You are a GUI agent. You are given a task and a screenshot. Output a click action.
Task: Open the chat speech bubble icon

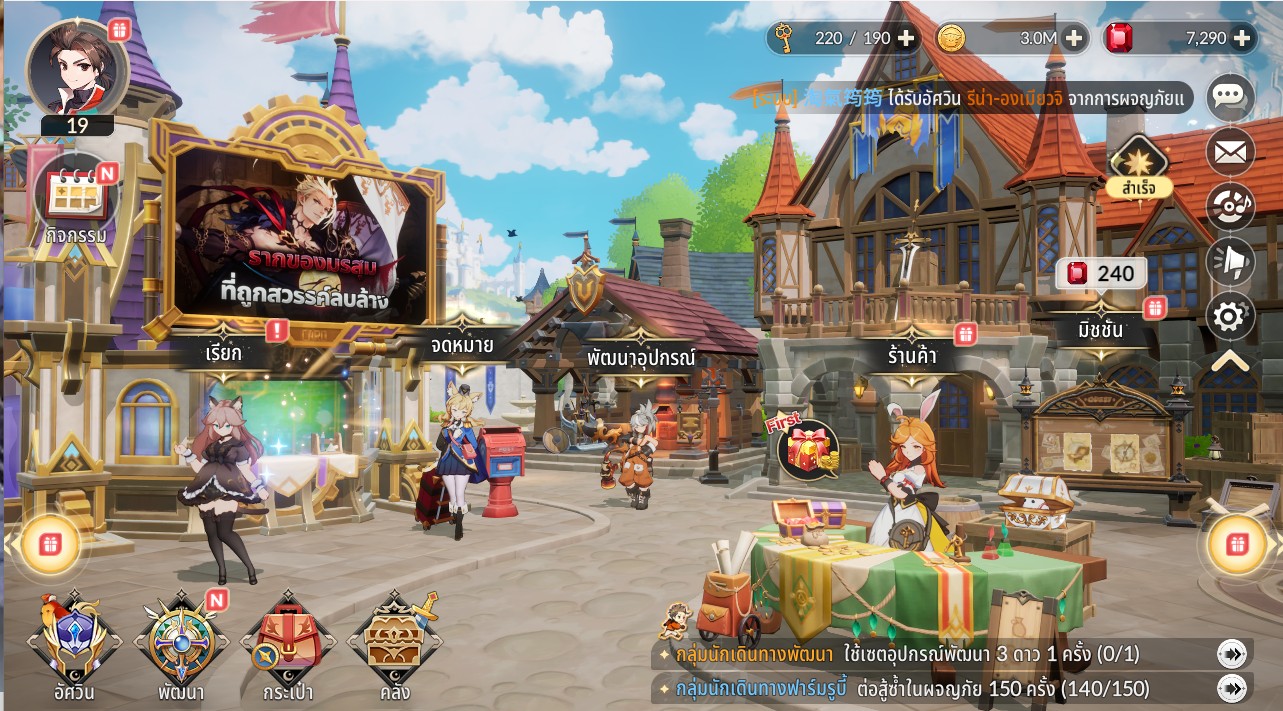(1229, 97)
